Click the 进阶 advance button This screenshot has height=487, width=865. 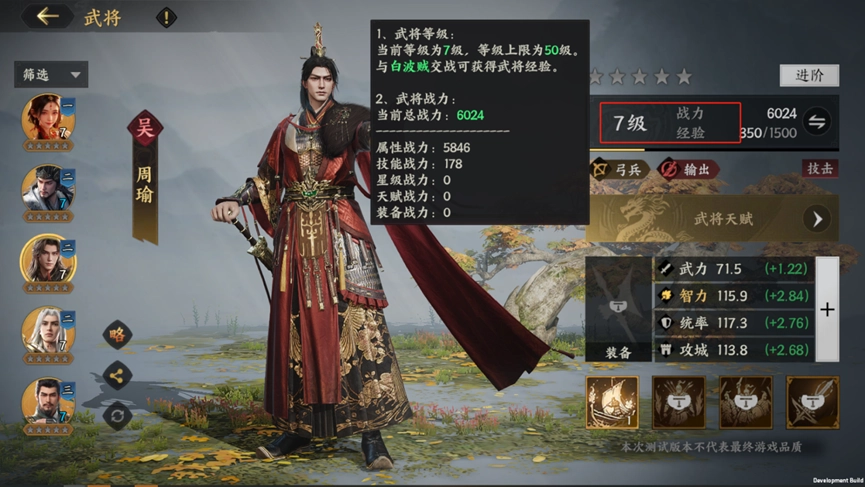(808, 76)
